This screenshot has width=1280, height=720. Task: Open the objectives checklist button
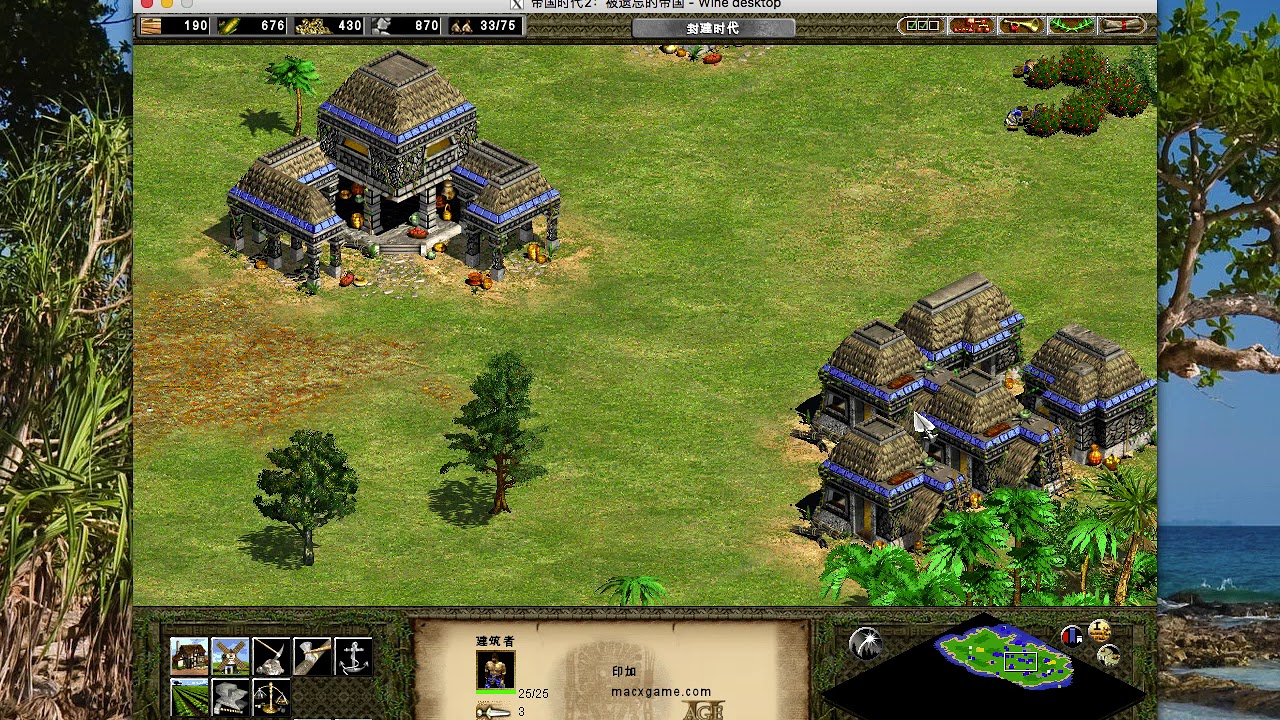(x=920, y=26)
